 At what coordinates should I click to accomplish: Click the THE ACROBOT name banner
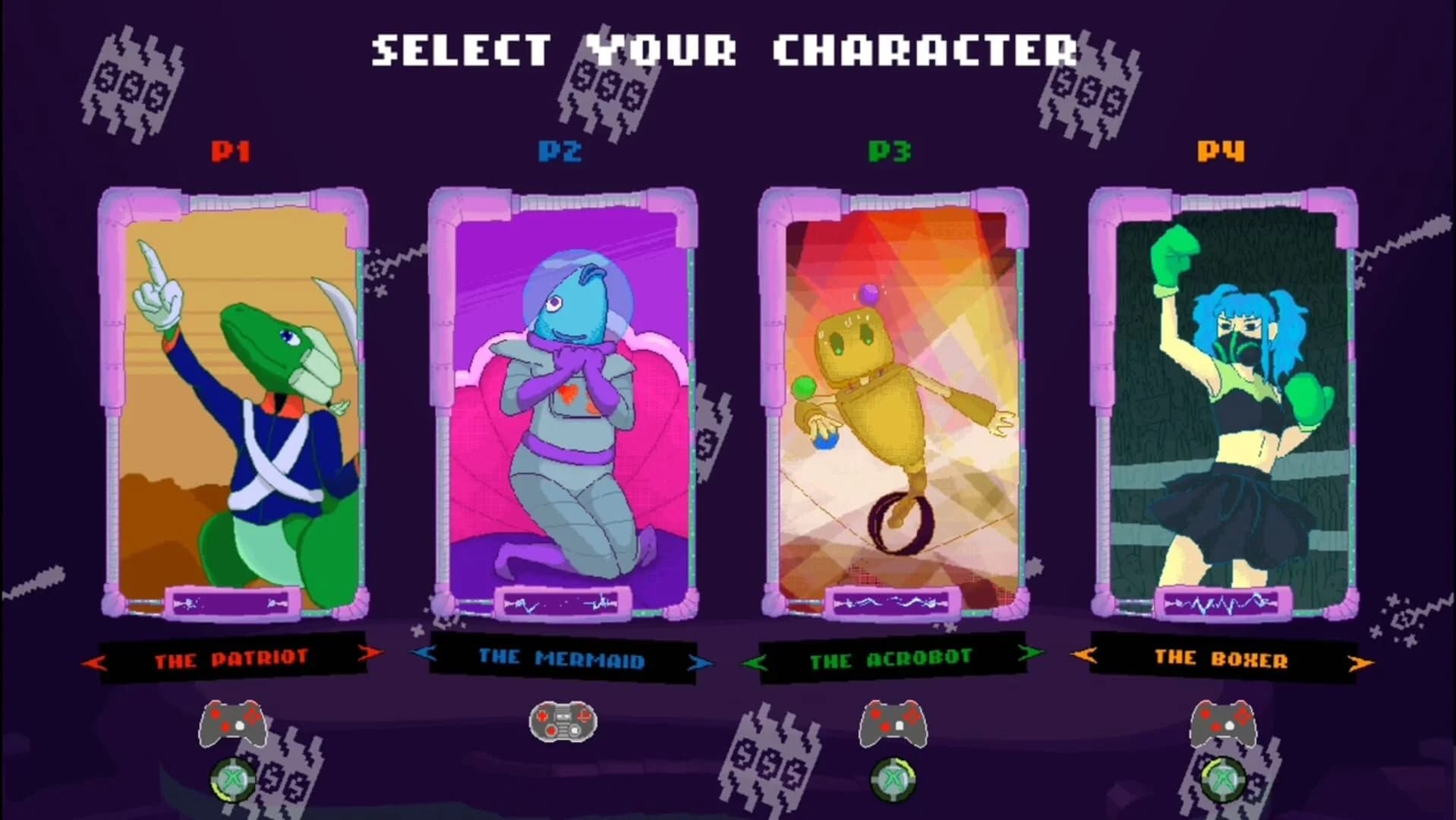pyautogui.click(x=893, y=659)
